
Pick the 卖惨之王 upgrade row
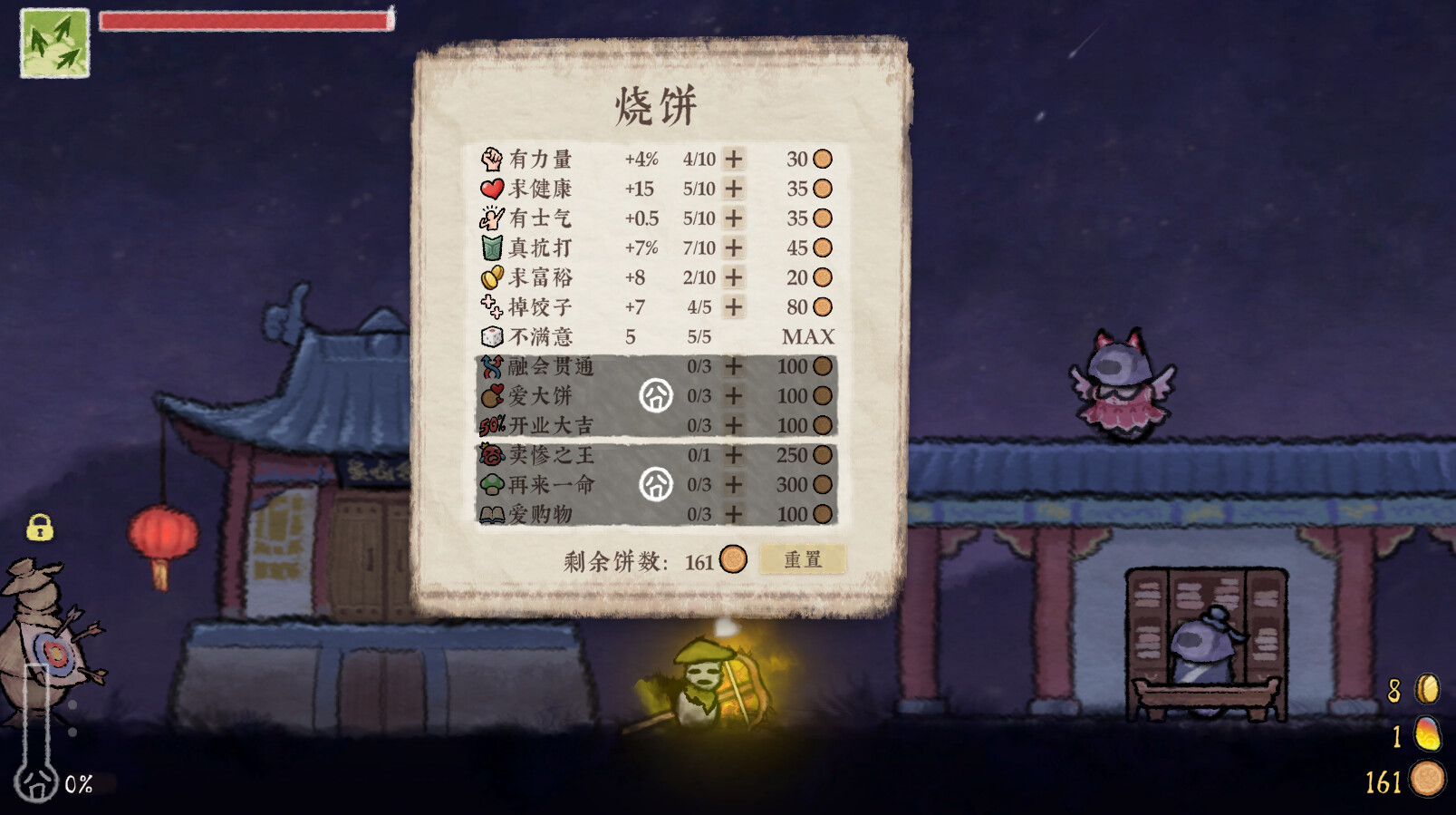(x=551, y=455)
